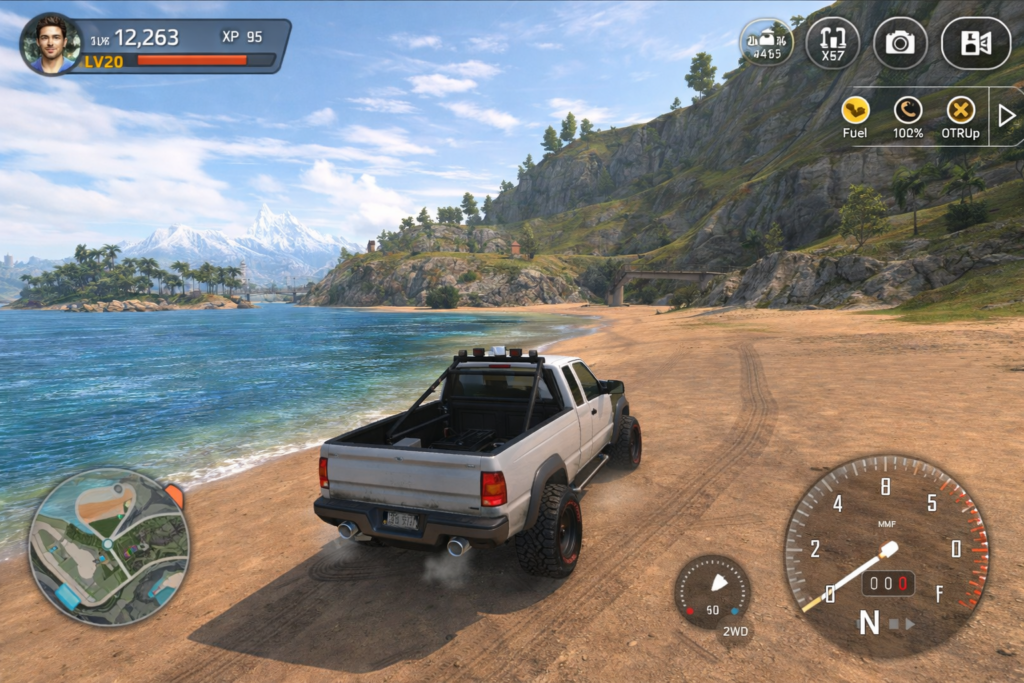Viewport: 1024px width, 683px height.
Task: Toggle the 2WD drive mode button
Action: click(x=733, y=631)
